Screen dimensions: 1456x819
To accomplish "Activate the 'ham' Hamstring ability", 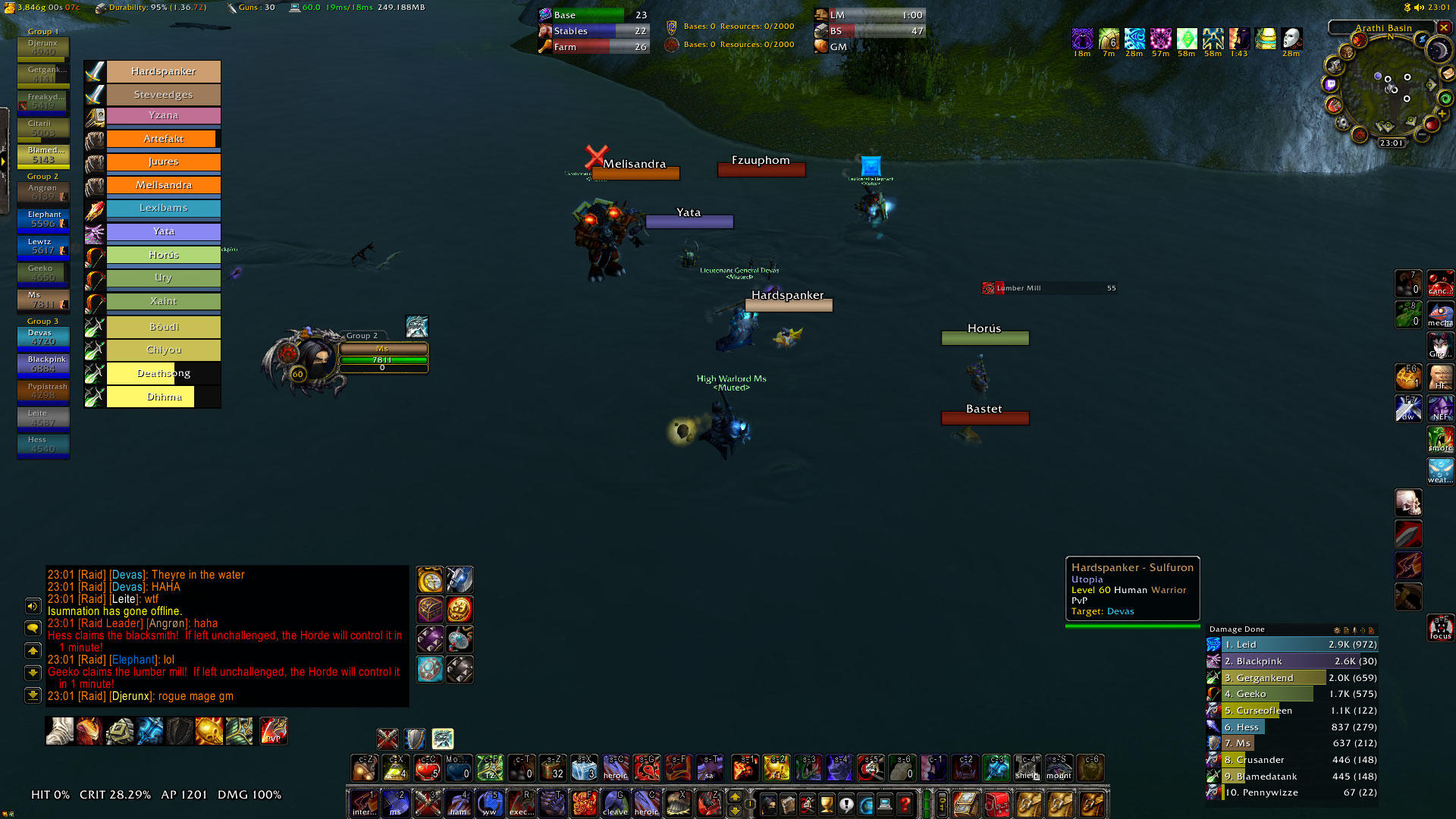I will click(x=458, y=802).
